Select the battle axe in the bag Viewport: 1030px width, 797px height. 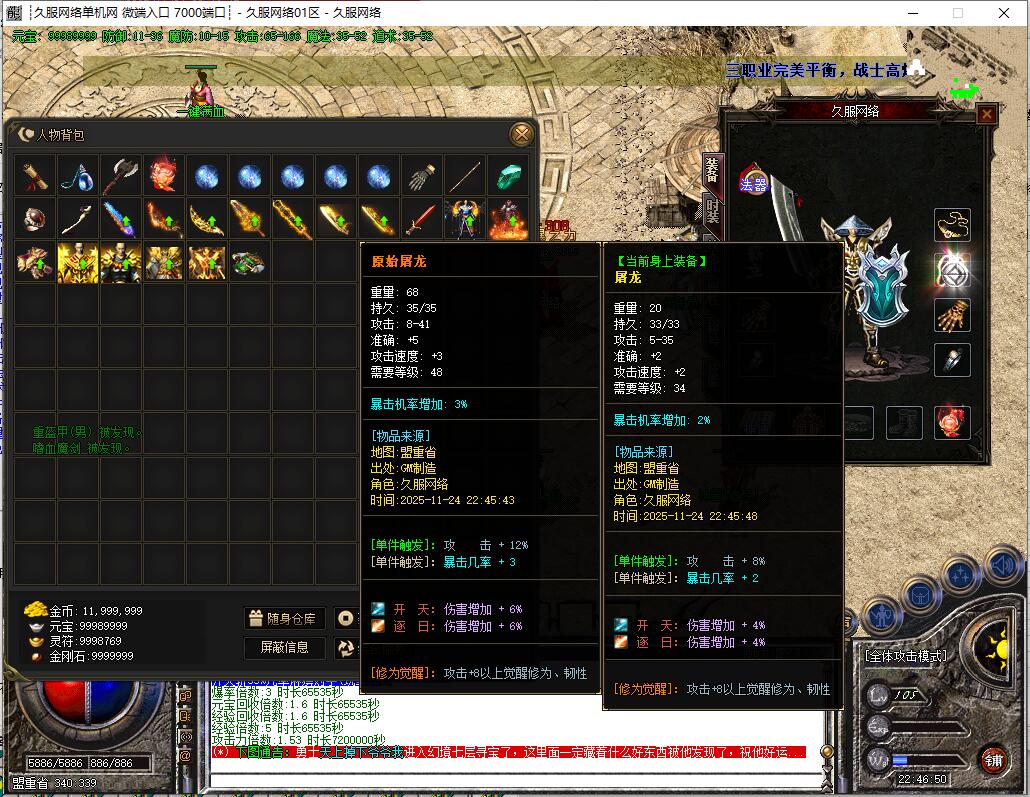click(x=120, y=176)
